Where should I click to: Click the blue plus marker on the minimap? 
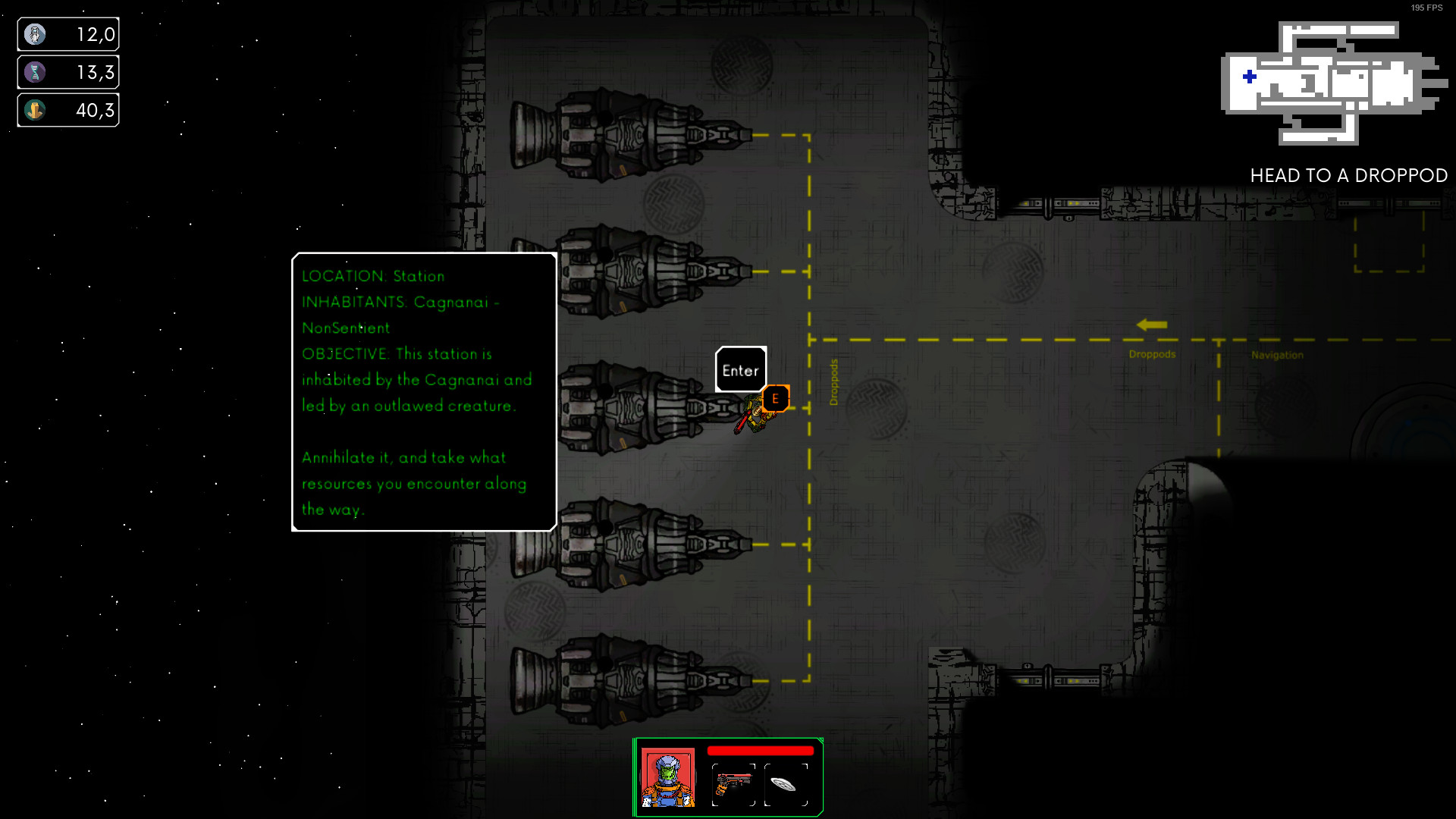[1247, 75]
